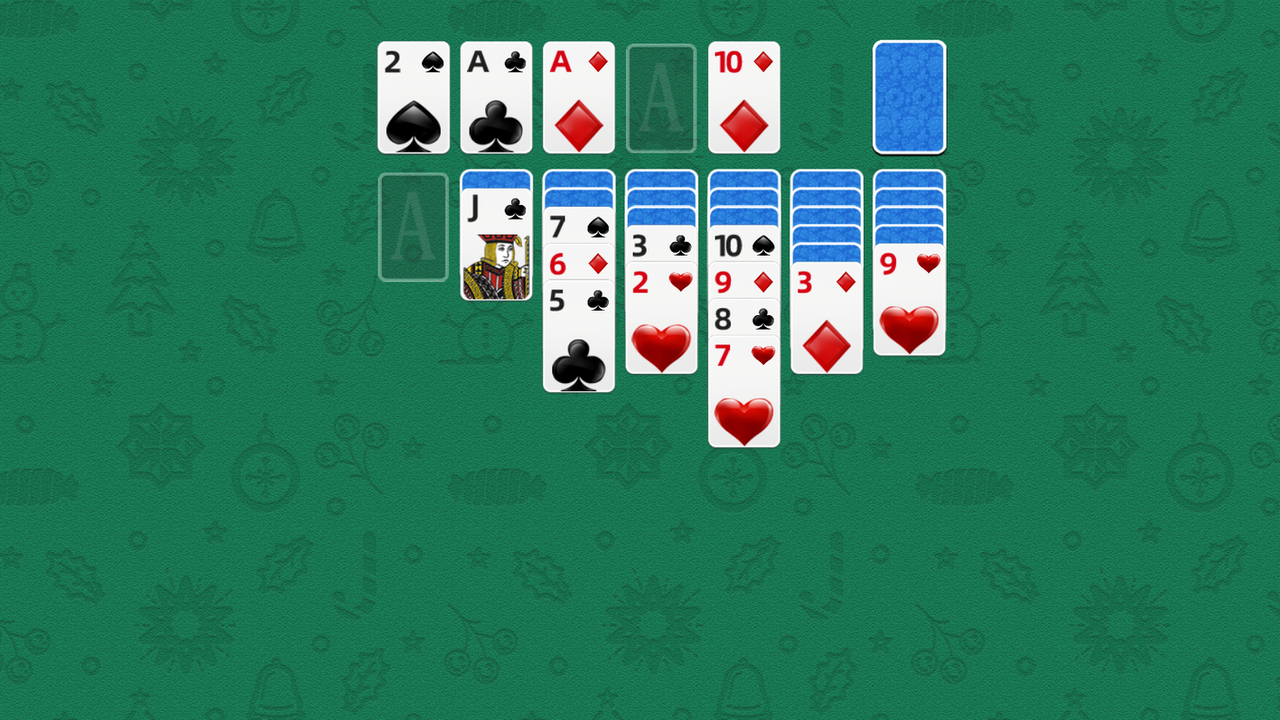Click the Ace of Diamonds foundation pile
This screenshot has width=1280, height=720.
(x=579, y=97)
